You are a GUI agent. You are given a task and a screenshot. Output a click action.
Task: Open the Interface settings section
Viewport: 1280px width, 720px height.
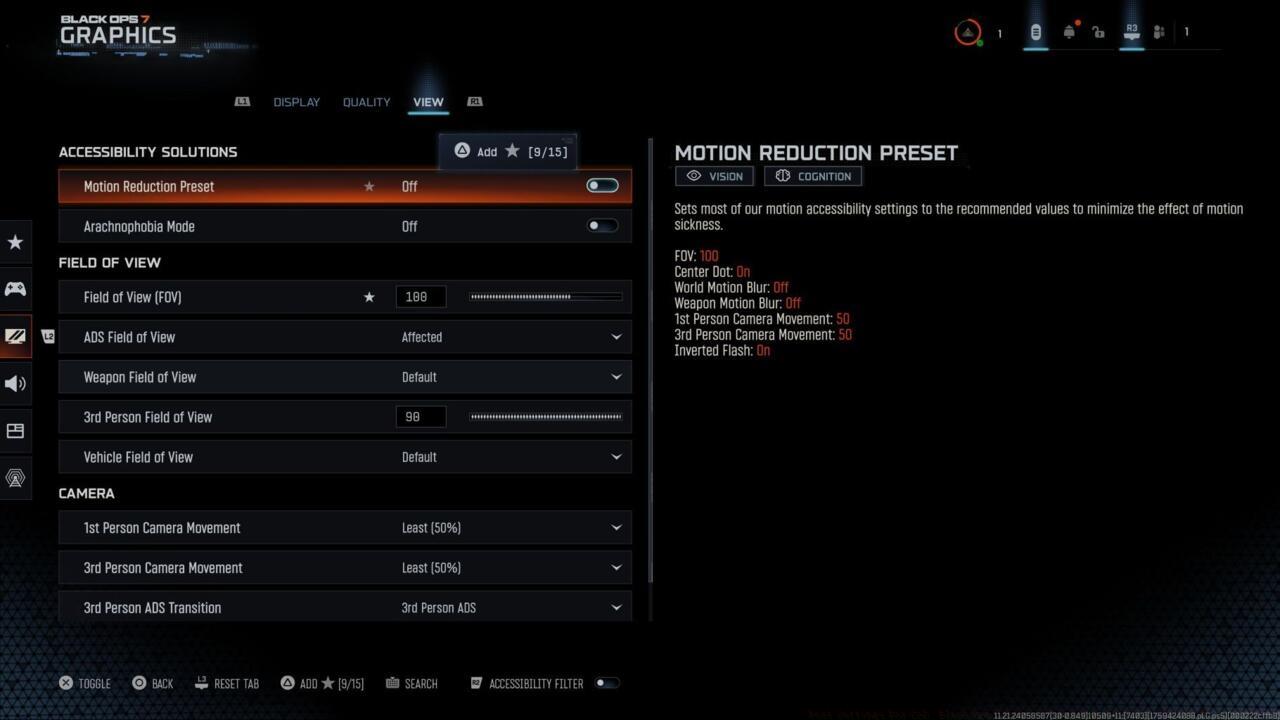15,430
